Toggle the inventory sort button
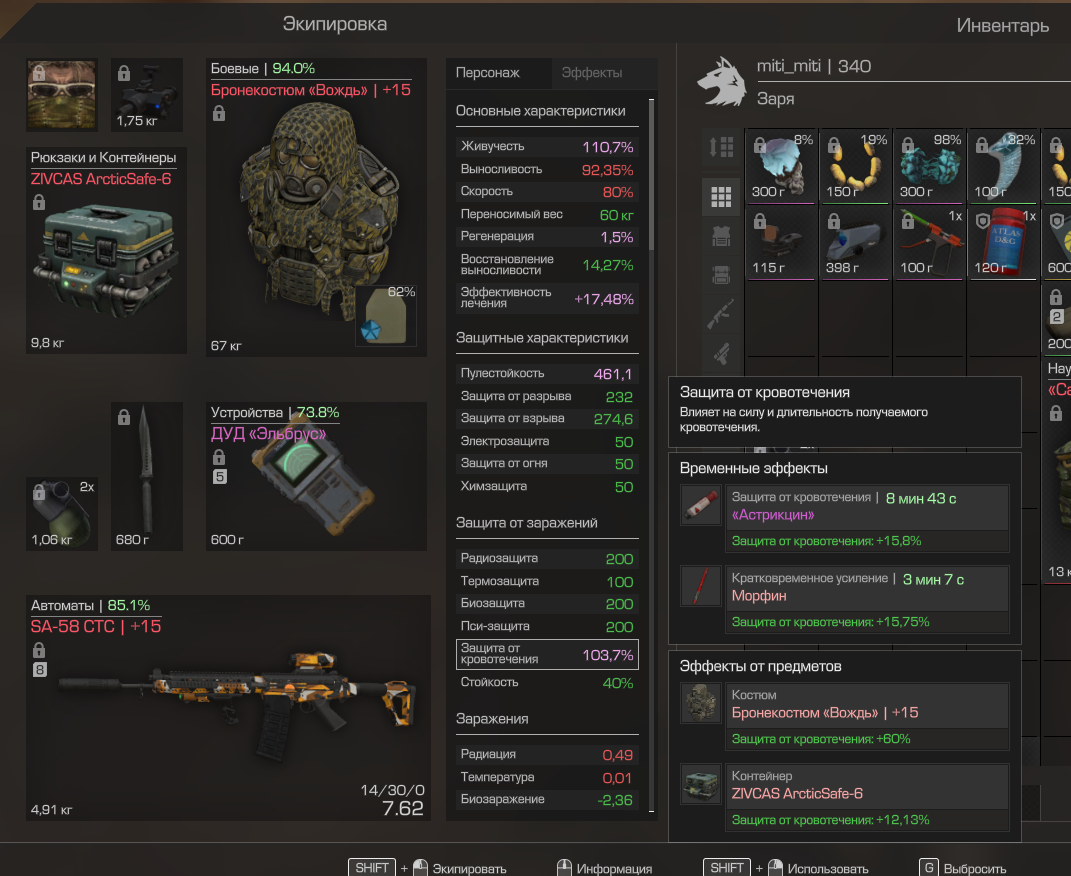Screen dimensions: 1071x876 tap(721, 147)
